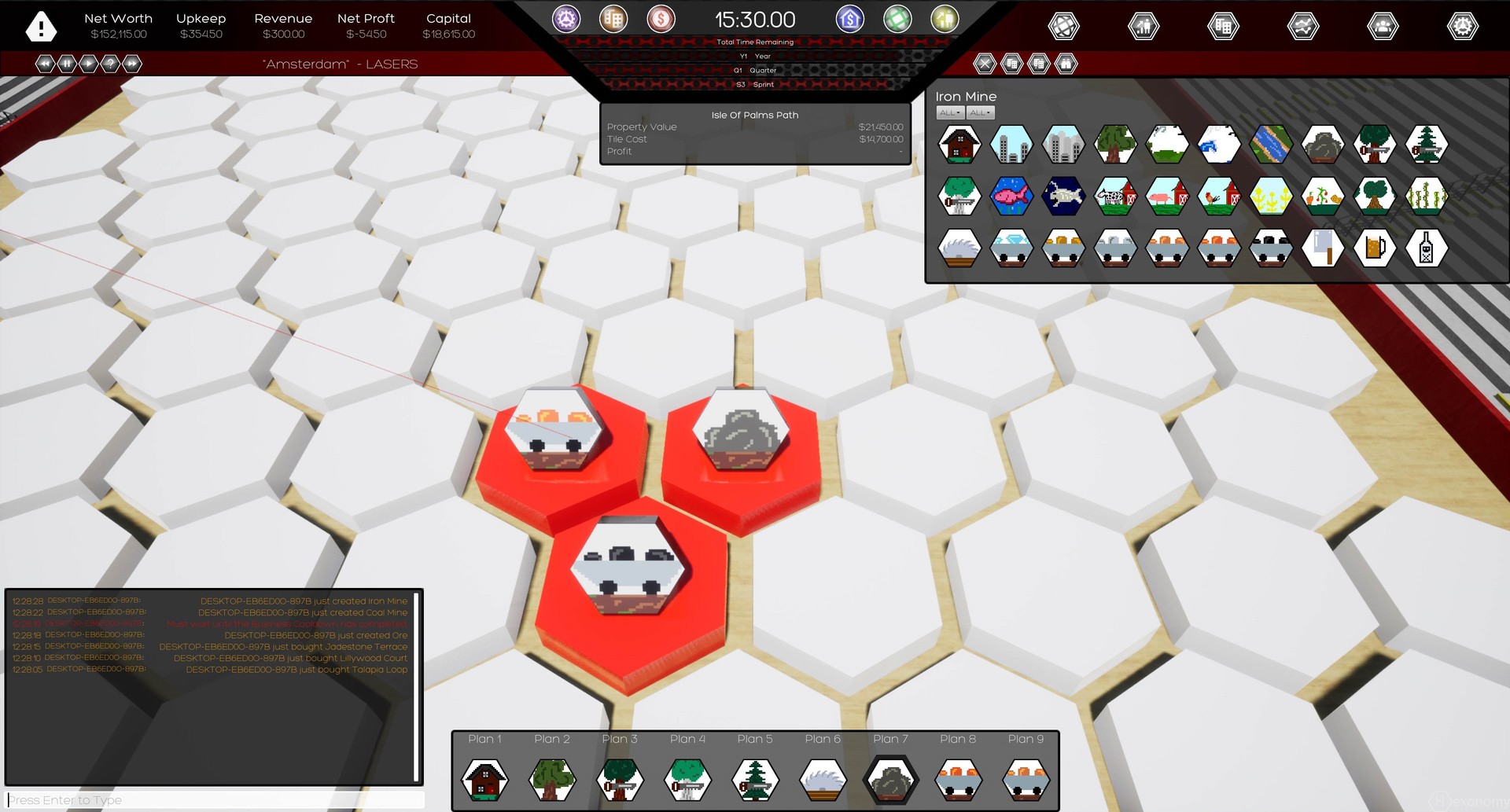Select the beer mug brewery tile in the build panel
Screen dimensions: 1510x812
click(1376, 247)
